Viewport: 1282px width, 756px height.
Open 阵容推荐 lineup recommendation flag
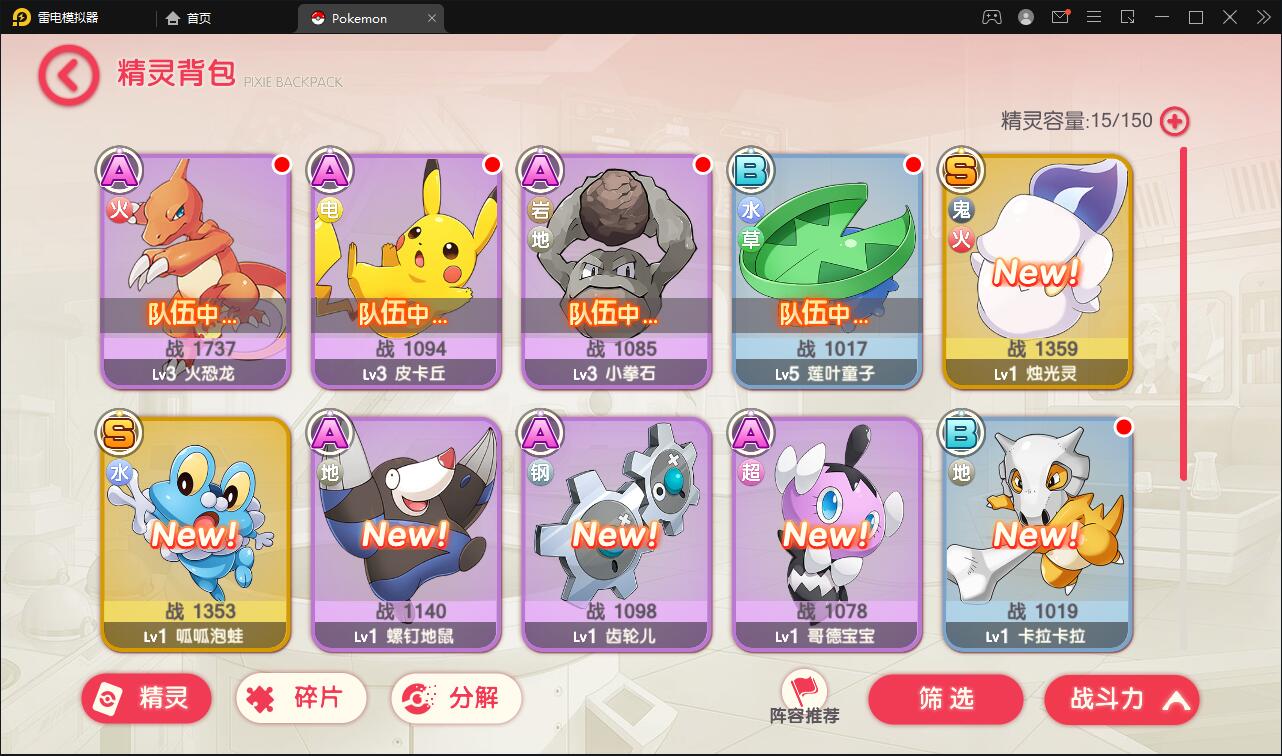(x=804, y=692)
